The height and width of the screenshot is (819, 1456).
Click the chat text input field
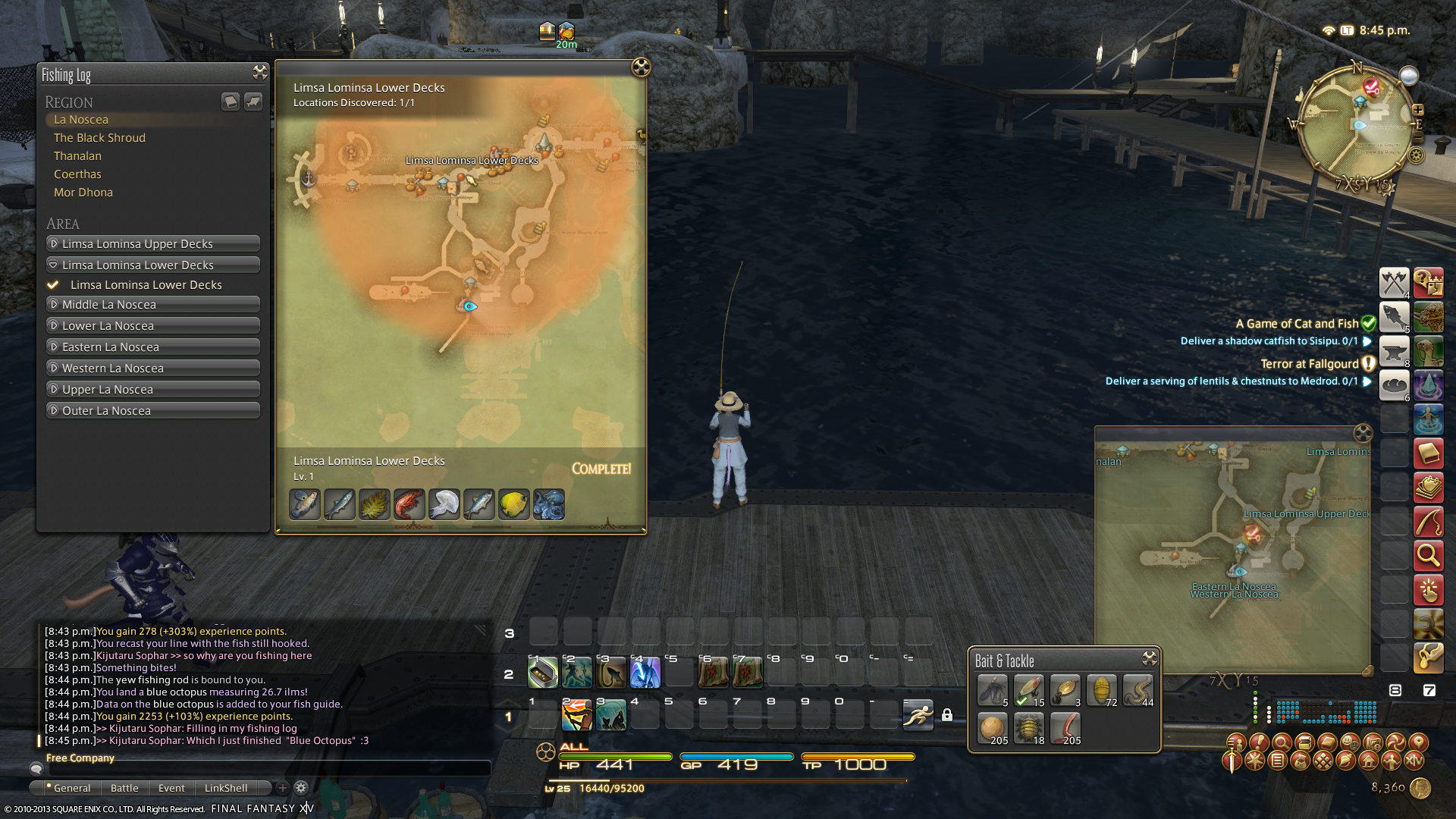pyautogui.click(x=265, y=769)
